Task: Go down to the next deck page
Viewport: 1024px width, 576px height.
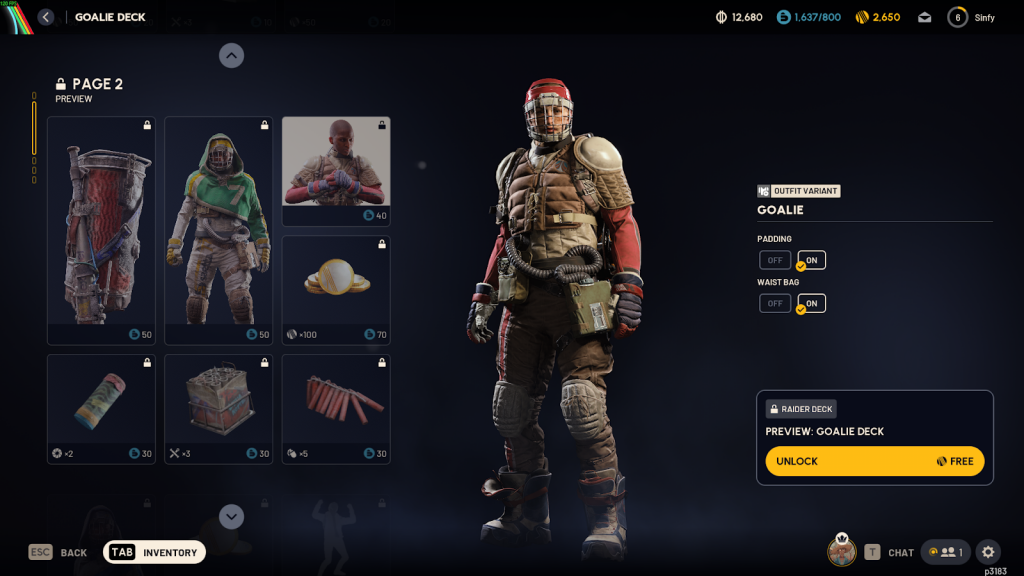Action: coord(231,516)
